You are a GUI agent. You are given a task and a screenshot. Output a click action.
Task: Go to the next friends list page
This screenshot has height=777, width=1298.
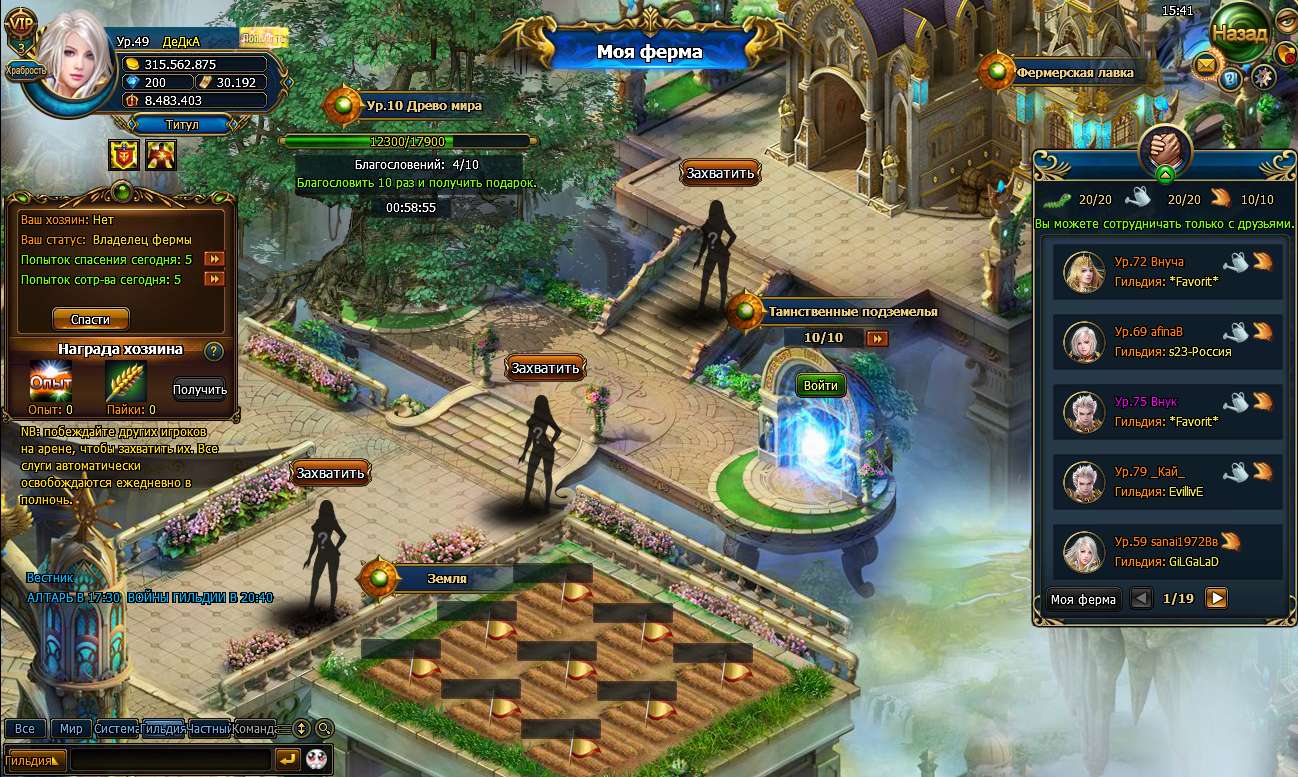[1216, 599]
